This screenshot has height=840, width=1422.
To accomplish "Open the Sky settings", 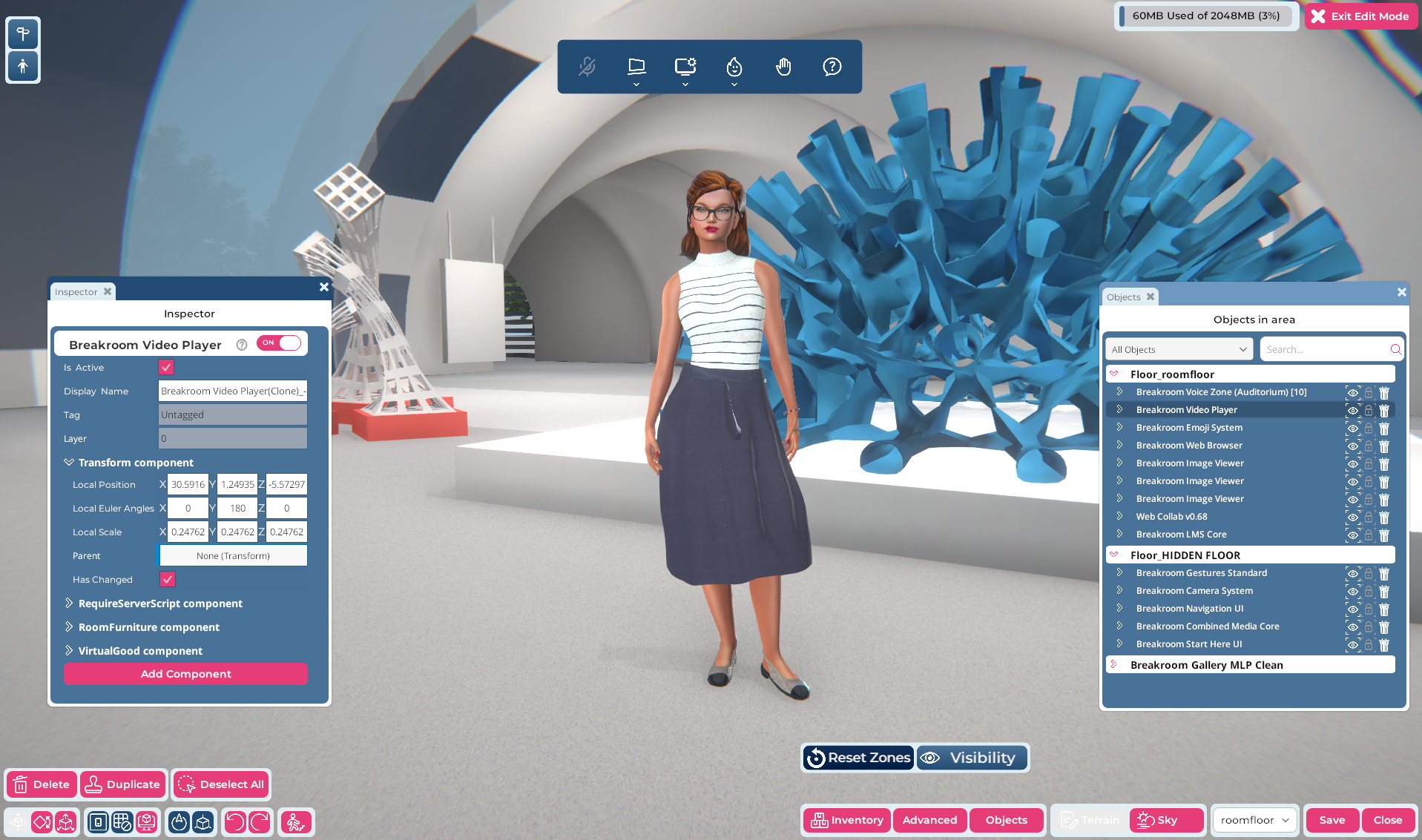I will (x=1166, y=820).
